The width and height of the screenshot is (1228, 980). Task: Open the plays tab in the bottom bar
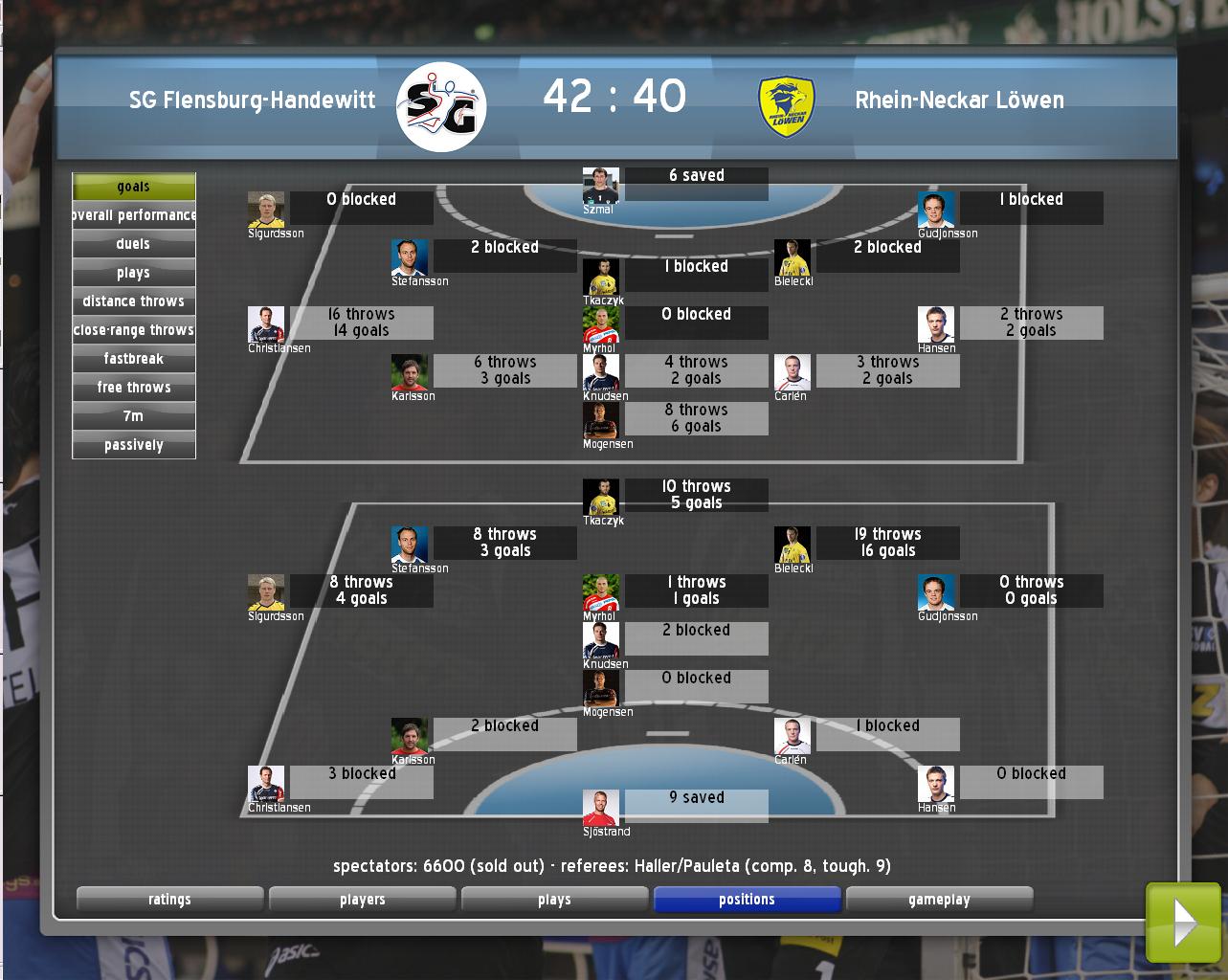(x=555, y=900)
